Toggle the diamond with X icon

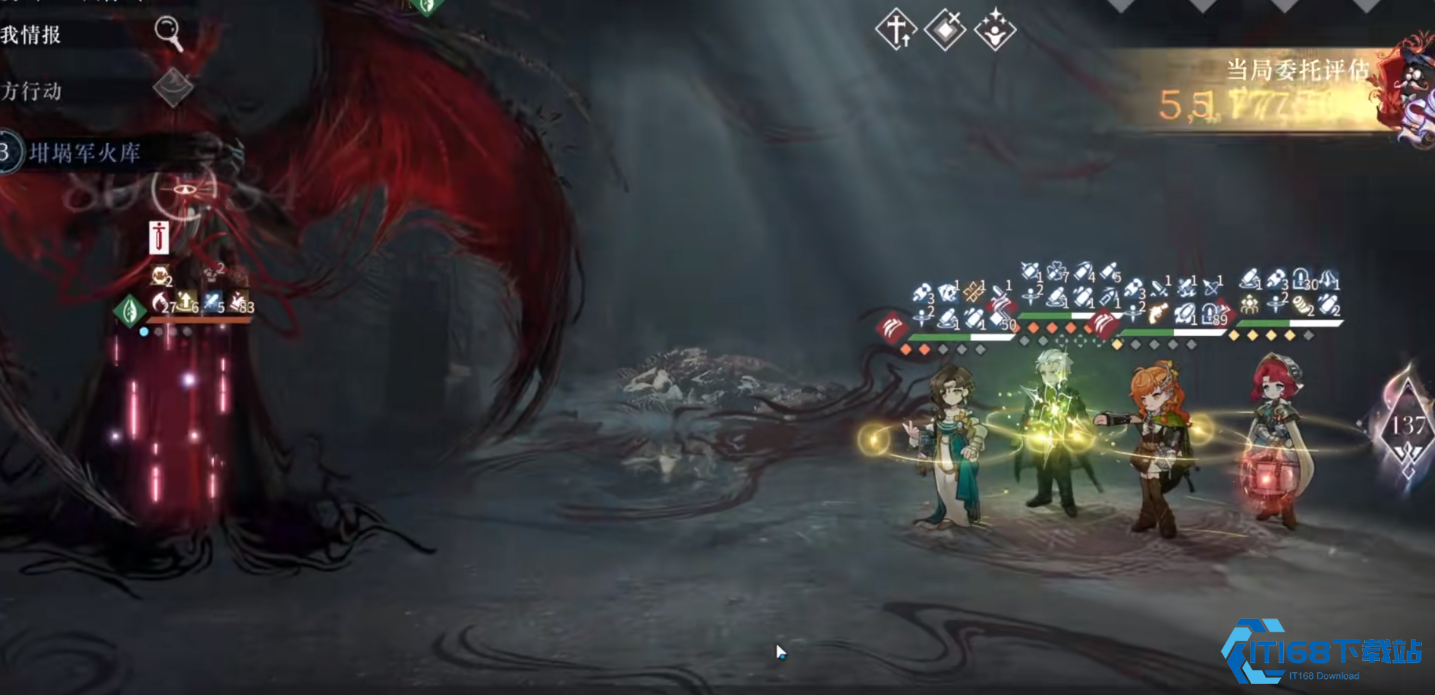click(x=945, y=30)
